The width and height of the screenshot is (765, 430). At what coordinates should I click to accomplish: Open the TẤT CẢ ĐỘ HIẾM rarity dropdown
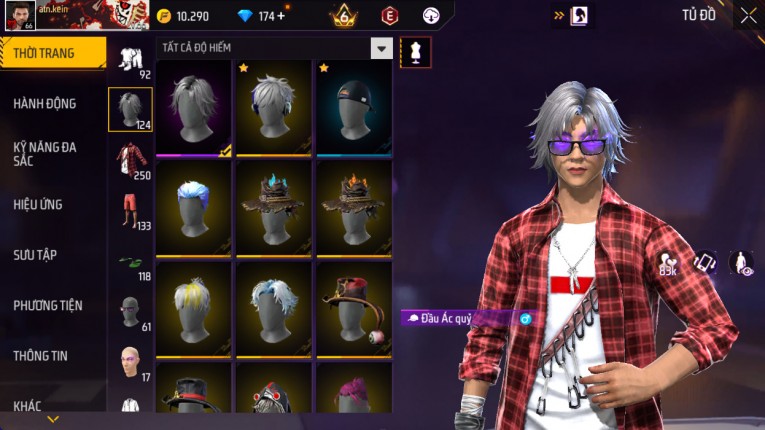pos(381,48)
